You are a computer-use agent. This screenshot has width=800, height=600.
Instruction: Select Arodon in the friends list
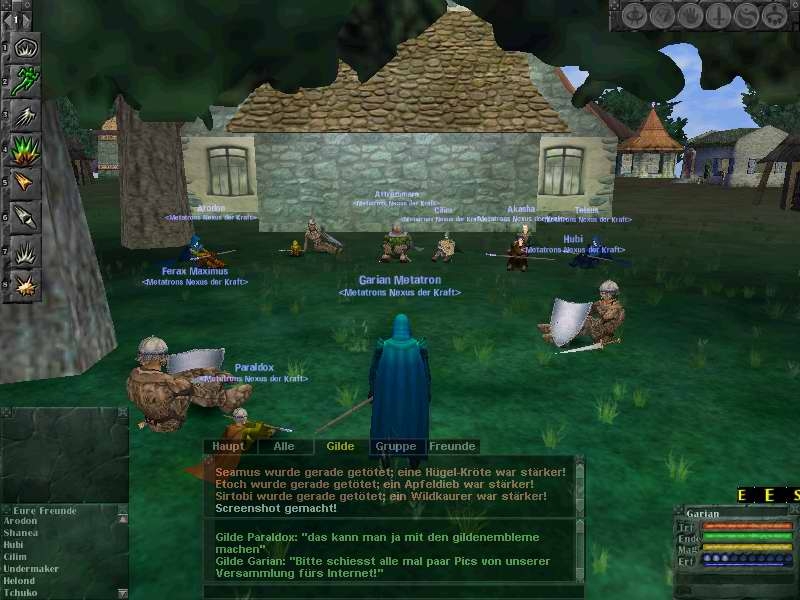[21, 521]
